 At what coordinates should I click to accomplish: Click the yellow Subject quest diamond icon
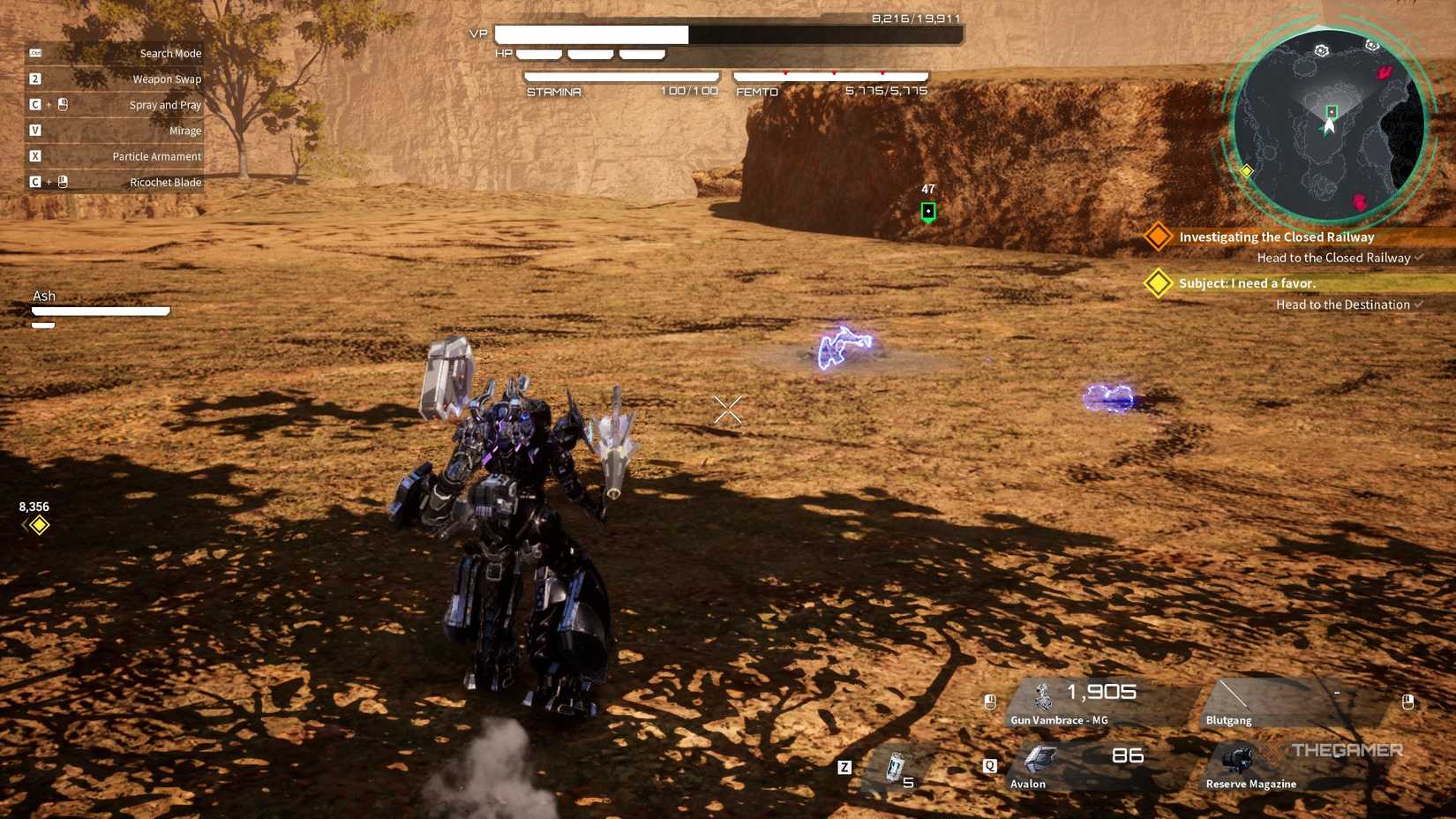(1157, 283)
